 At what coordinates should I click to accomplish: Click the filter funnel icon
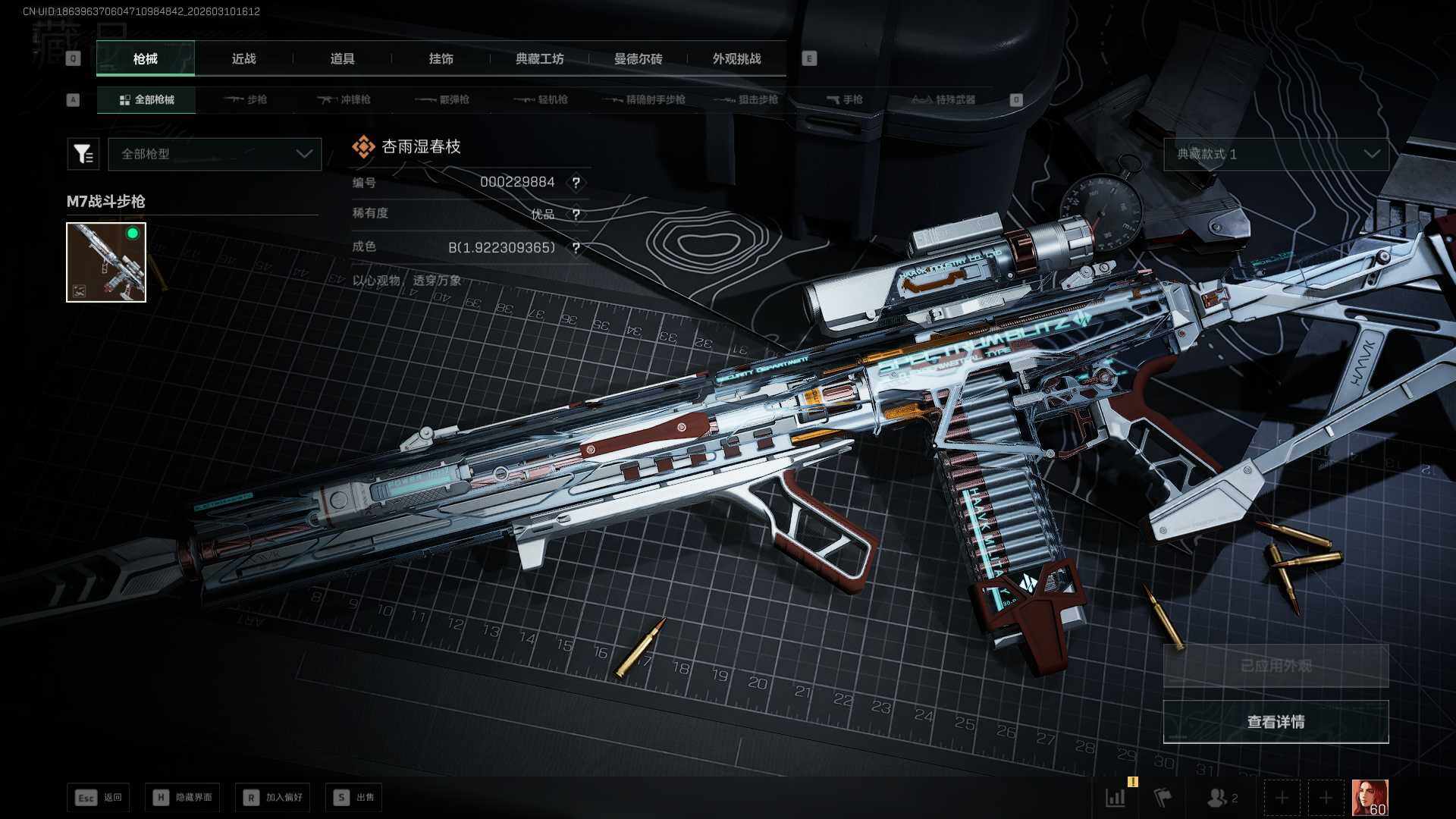pyautogui.click(x=83, y=154)
